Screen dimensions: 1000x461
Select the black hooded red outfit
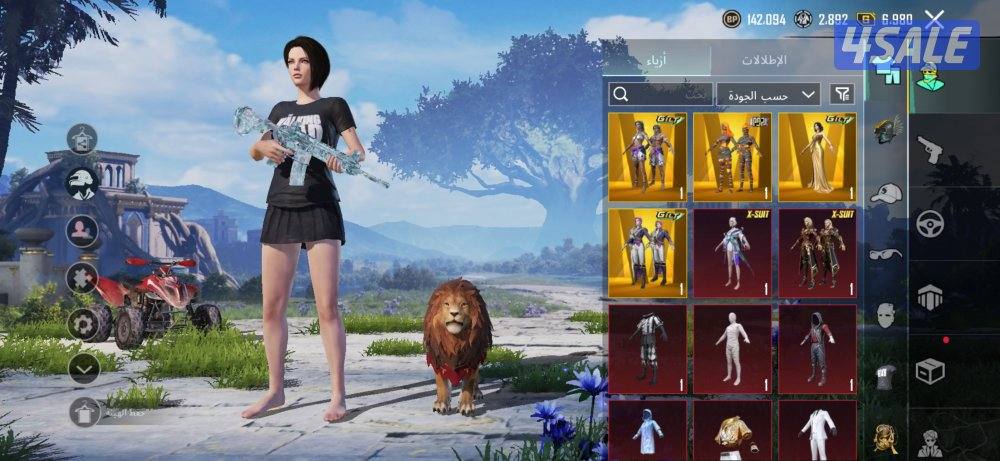pyautogui.click(x=817, y=349)
